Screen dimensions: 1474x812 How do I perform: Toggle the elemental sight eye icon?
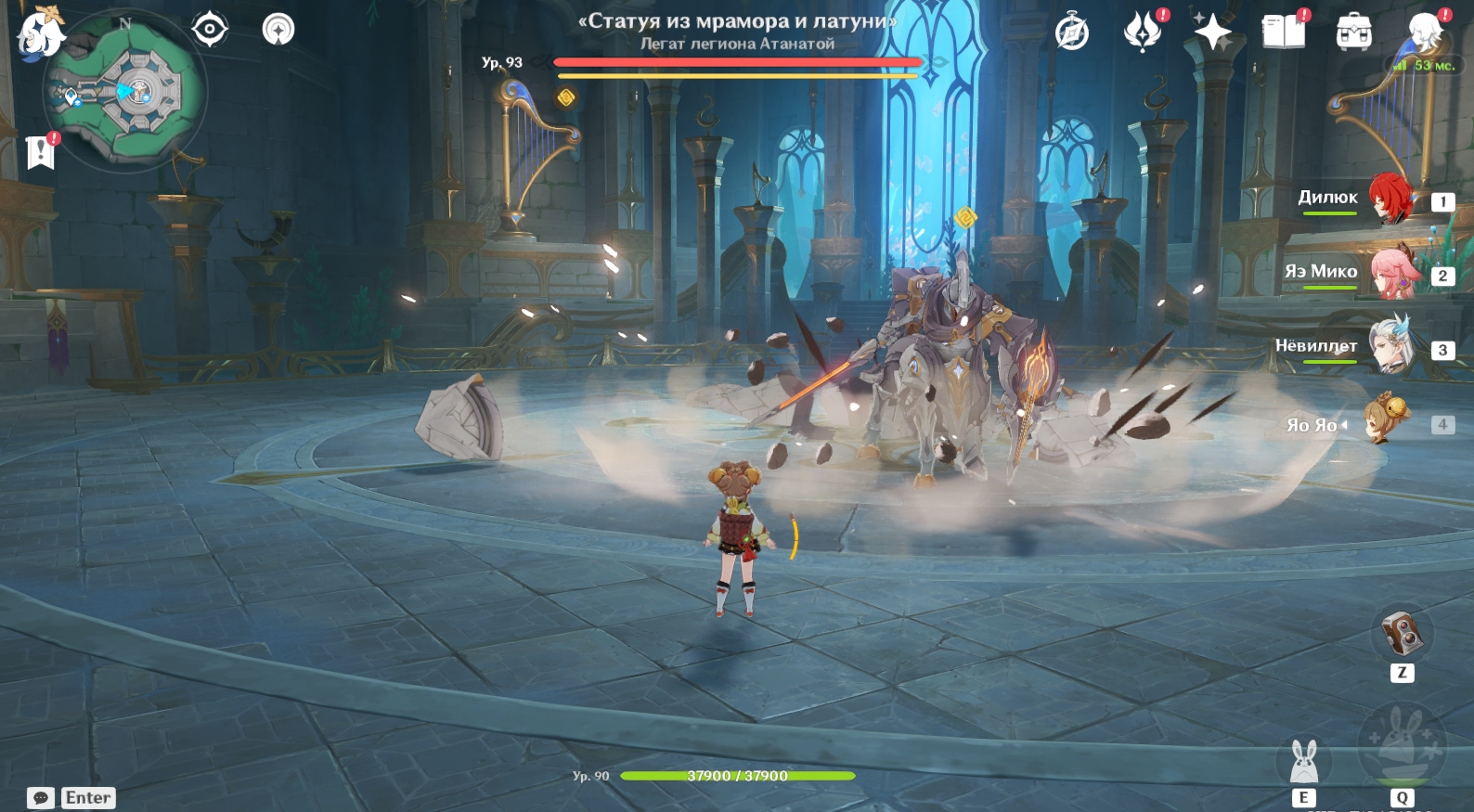210,30
